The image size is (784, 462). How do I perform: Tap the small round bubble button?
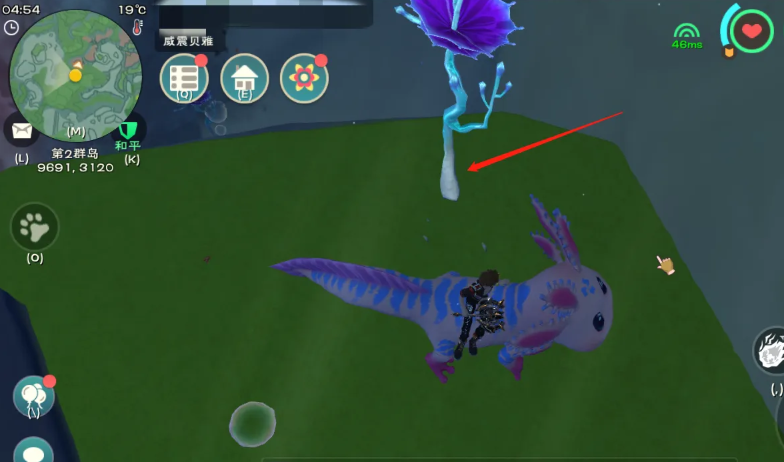252,423
